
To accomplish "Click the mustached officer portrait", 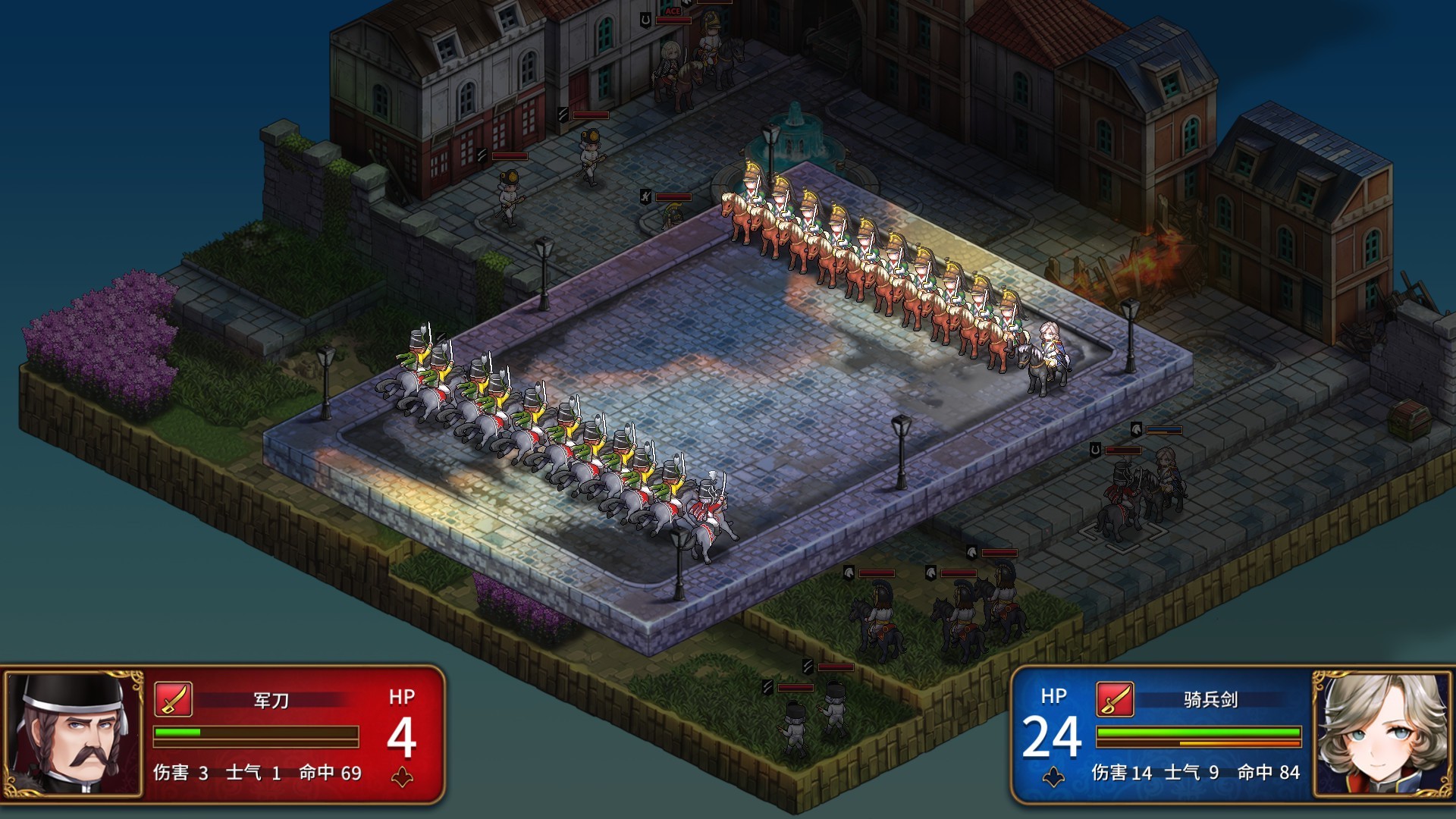I will point(74,733).
